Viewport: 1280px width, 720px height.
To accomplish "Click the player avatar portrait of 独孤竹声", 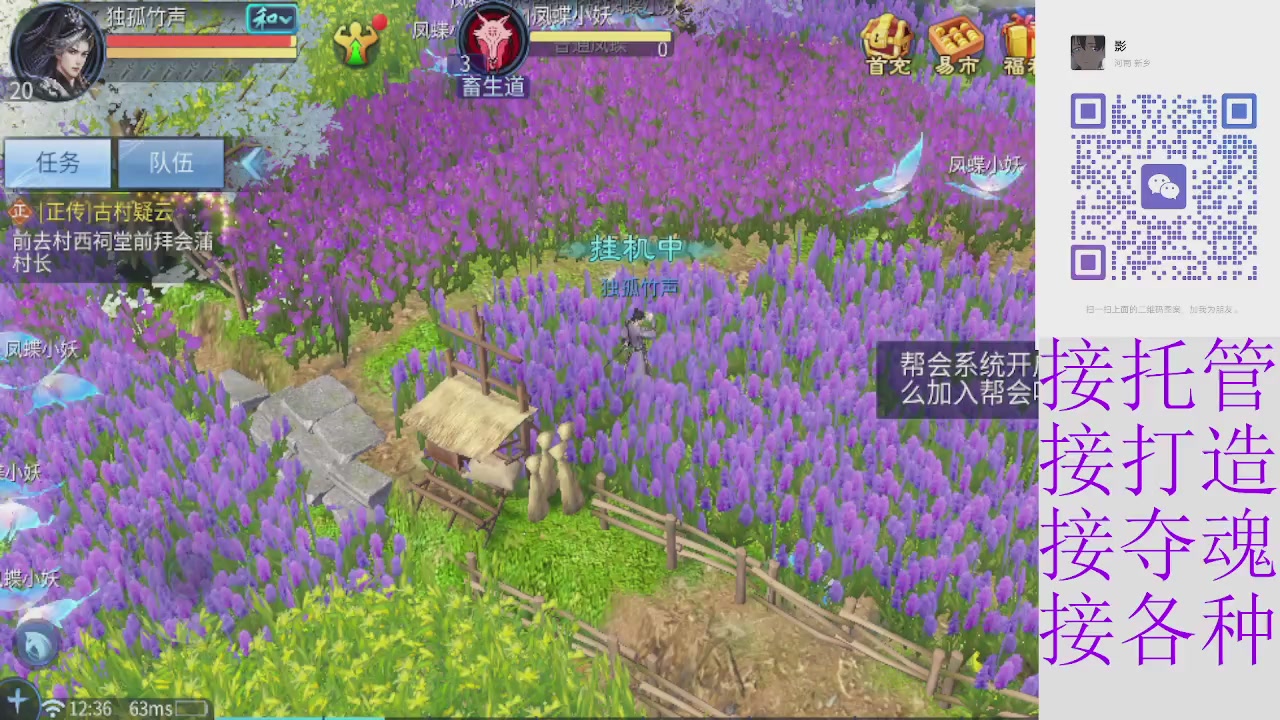I will coord(55,50).
